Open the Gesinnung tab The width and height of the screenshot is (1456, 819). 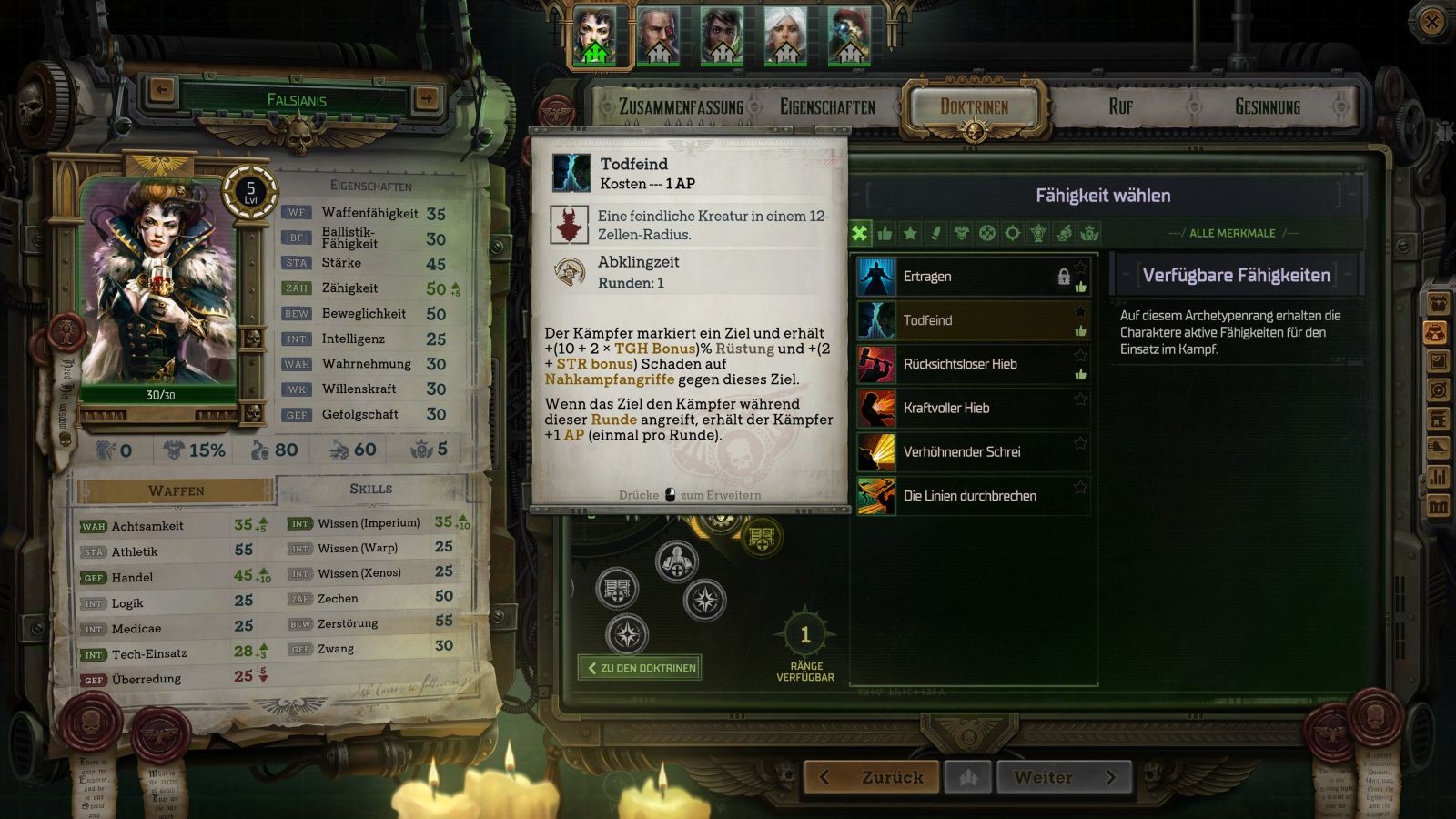tap(1267, 107)
